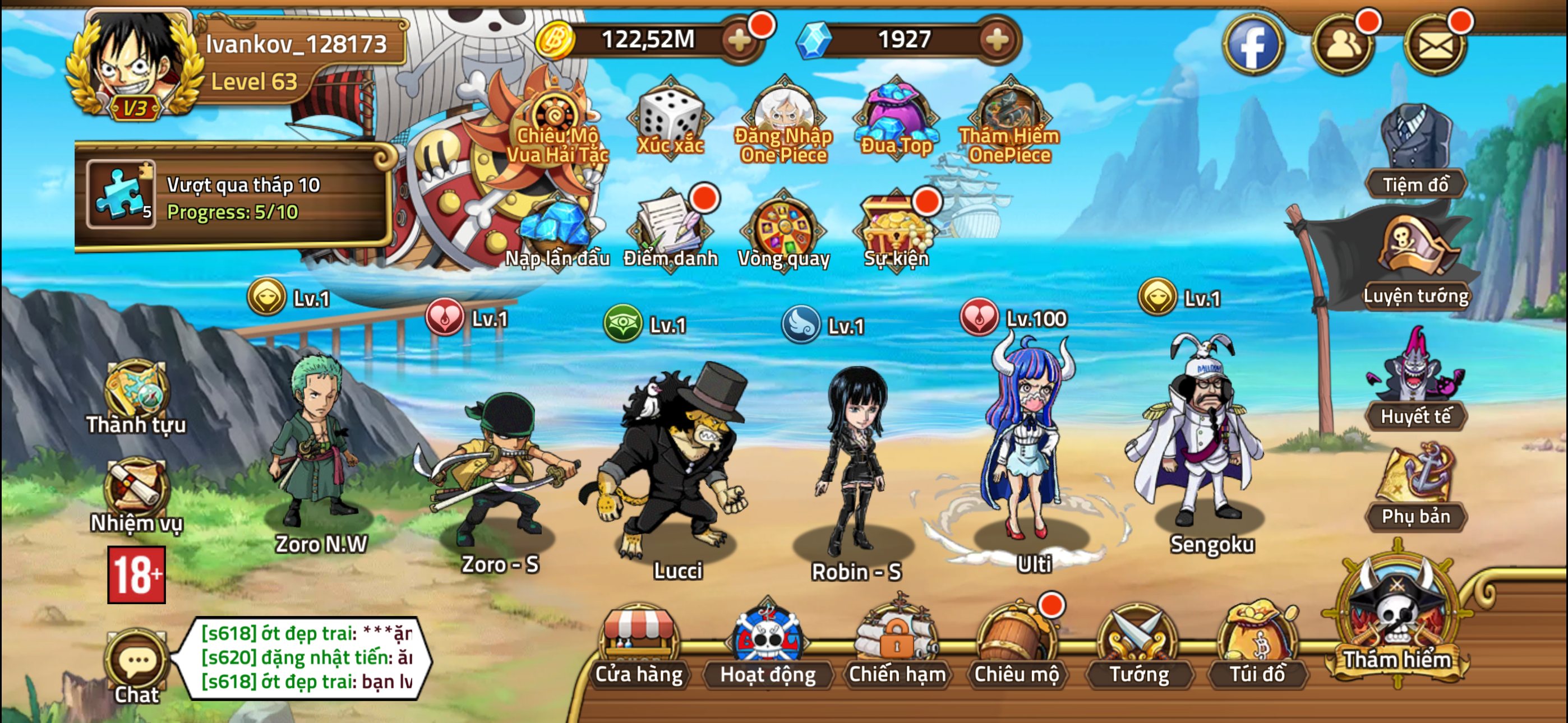Add more gold coins with plus button

pos(740,40)
